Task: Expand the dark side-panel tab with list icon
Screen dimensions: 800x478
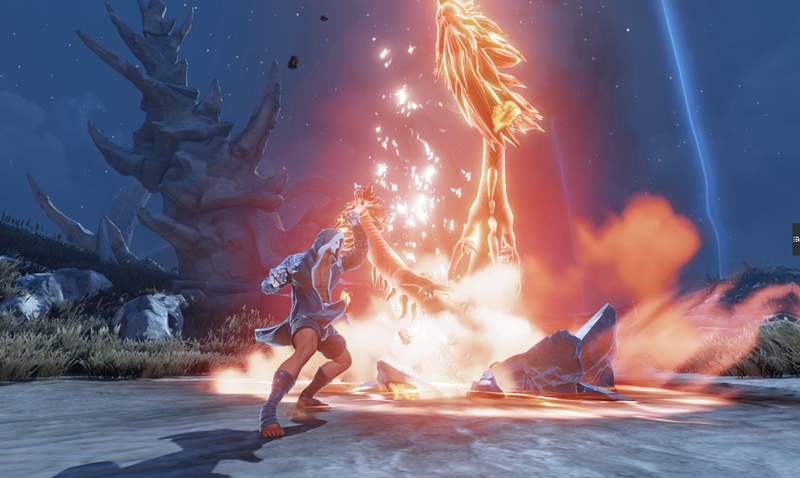Action: (x=796, y=238)
